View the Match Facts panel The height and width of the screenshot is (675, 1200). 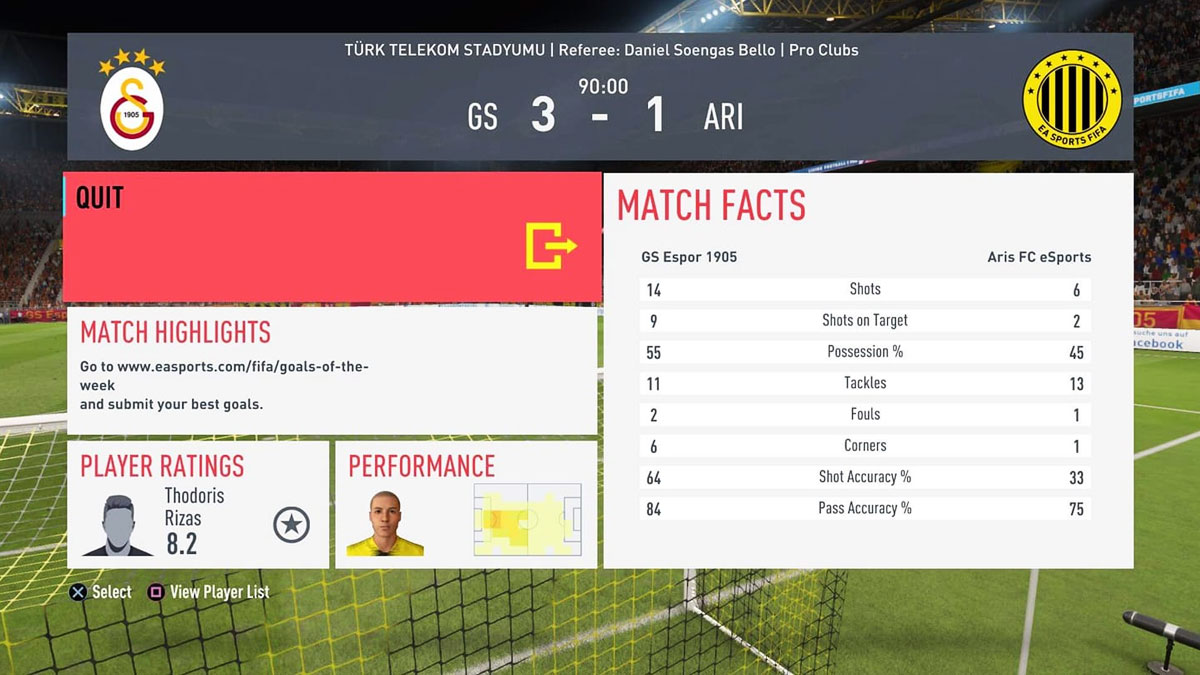click(867, 370)
